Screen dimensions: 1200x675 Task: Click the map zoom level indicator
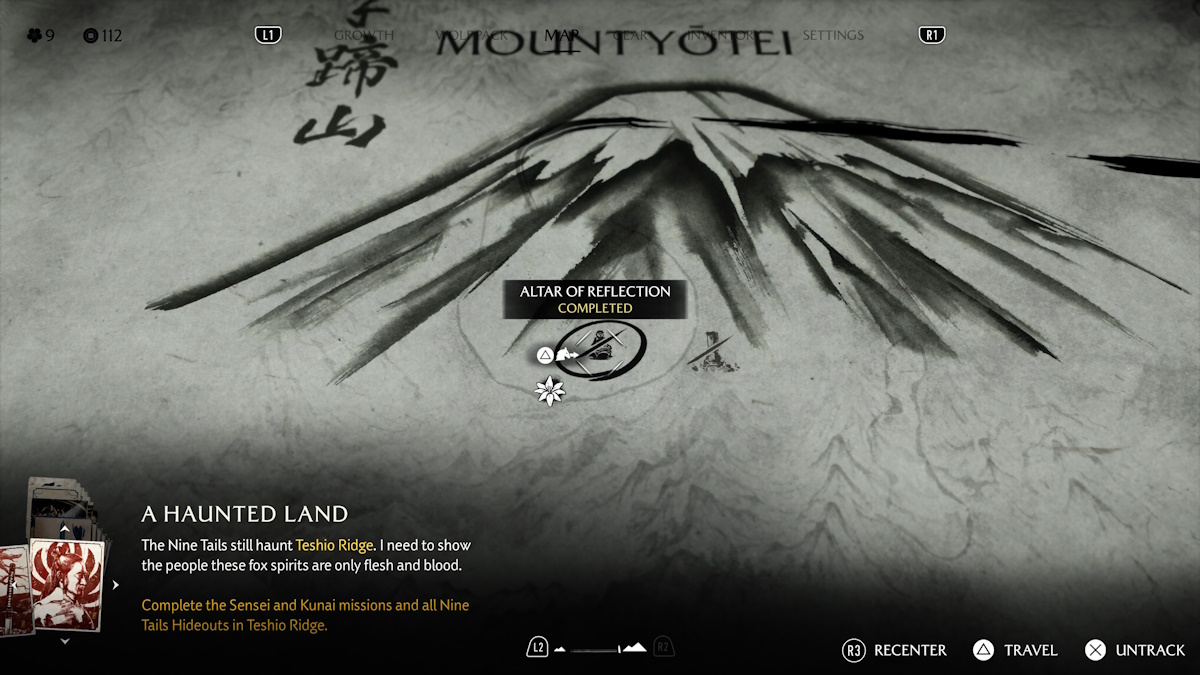[x=600, y=648]
